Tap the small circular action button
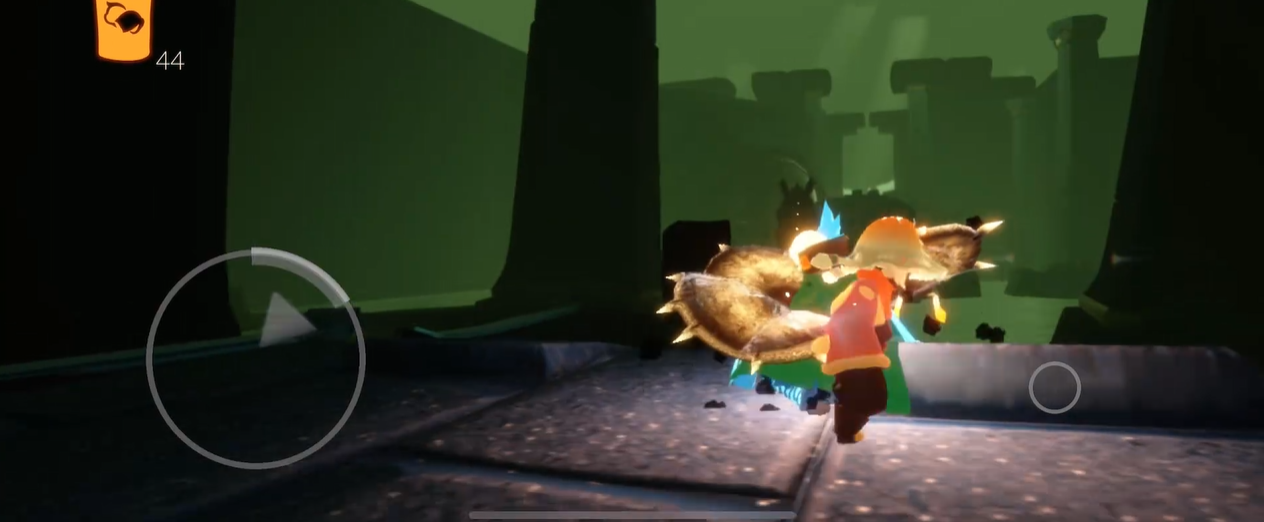 pyautogui.click(x=1054, y=387)
